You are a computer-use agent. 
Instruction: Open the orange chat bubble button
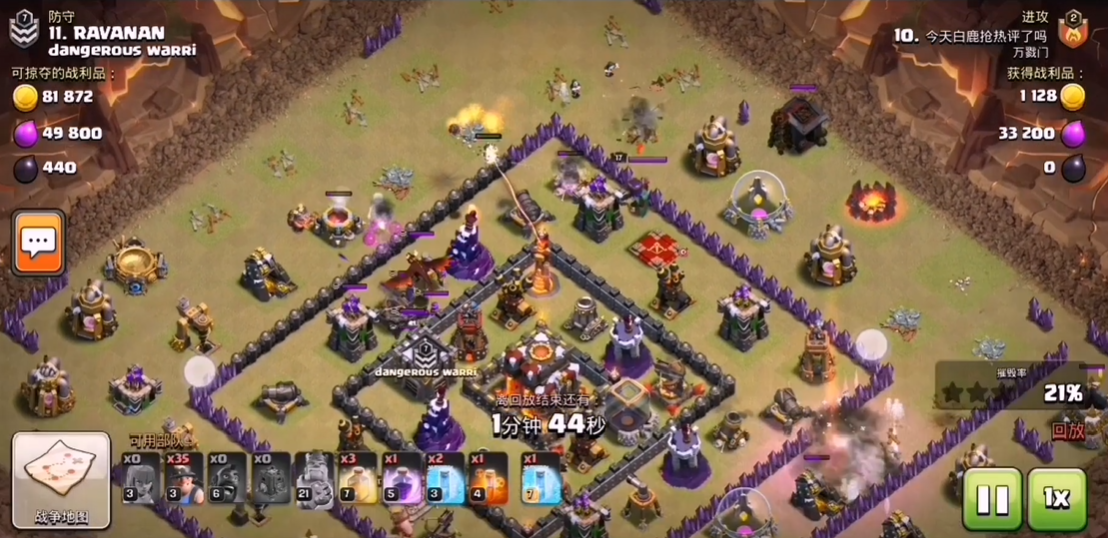[39, 243]
